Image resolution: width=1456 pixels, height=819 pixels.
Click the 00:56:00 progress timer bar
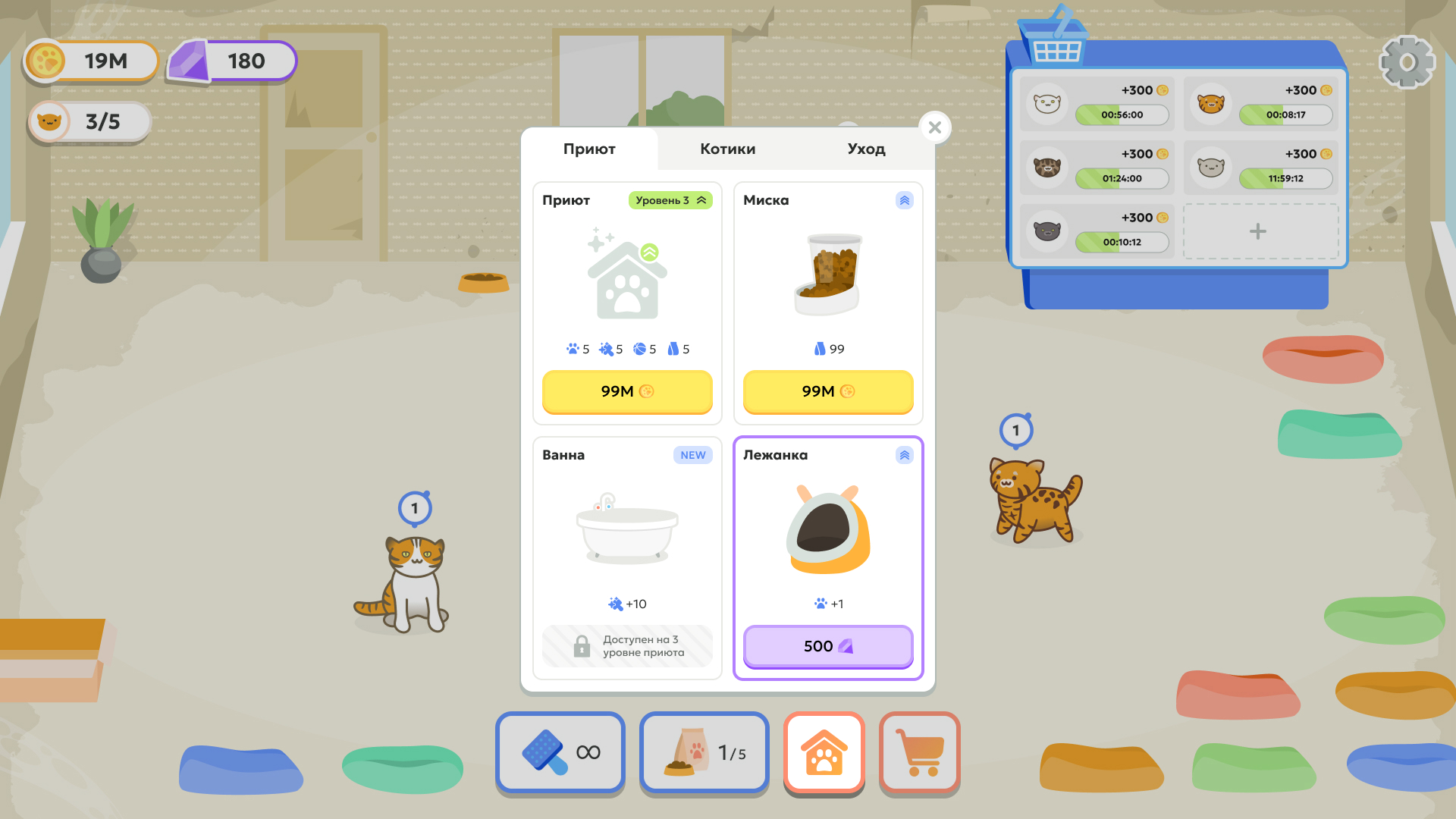pyautogui.click(x=1122, y=115)
